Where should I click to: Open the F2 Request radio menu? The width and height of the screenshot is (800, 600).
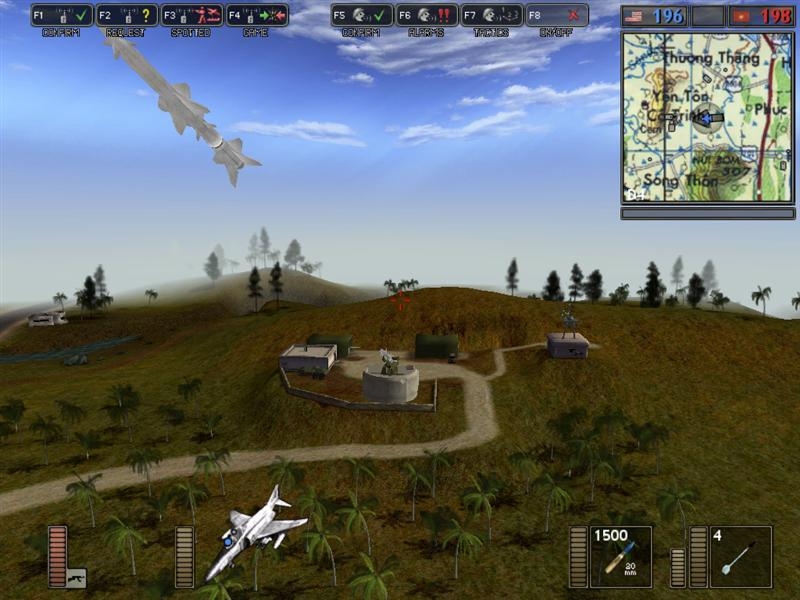(127, 16)
